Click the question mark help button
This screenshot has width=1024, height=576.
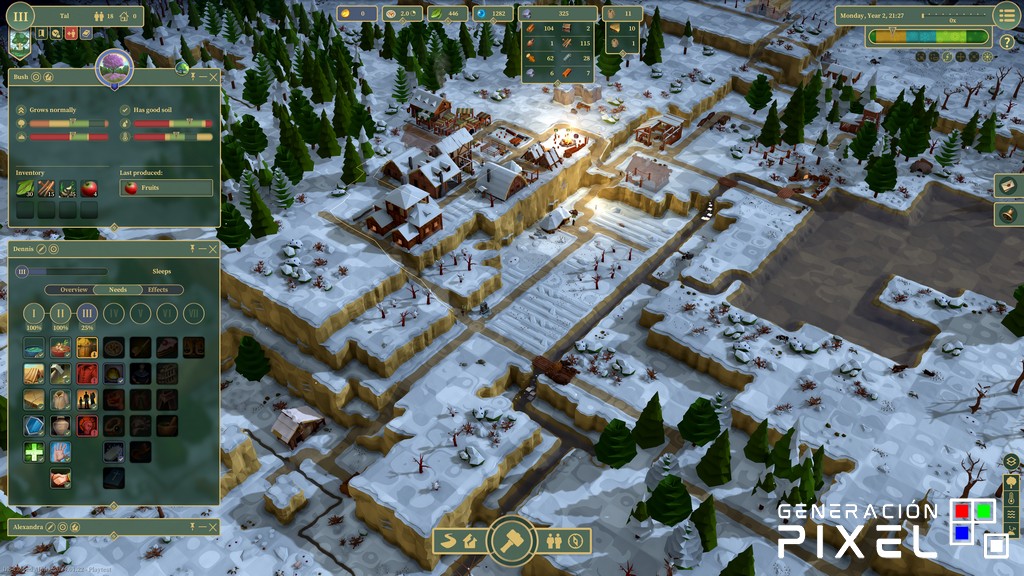[x=1007, y=42]
